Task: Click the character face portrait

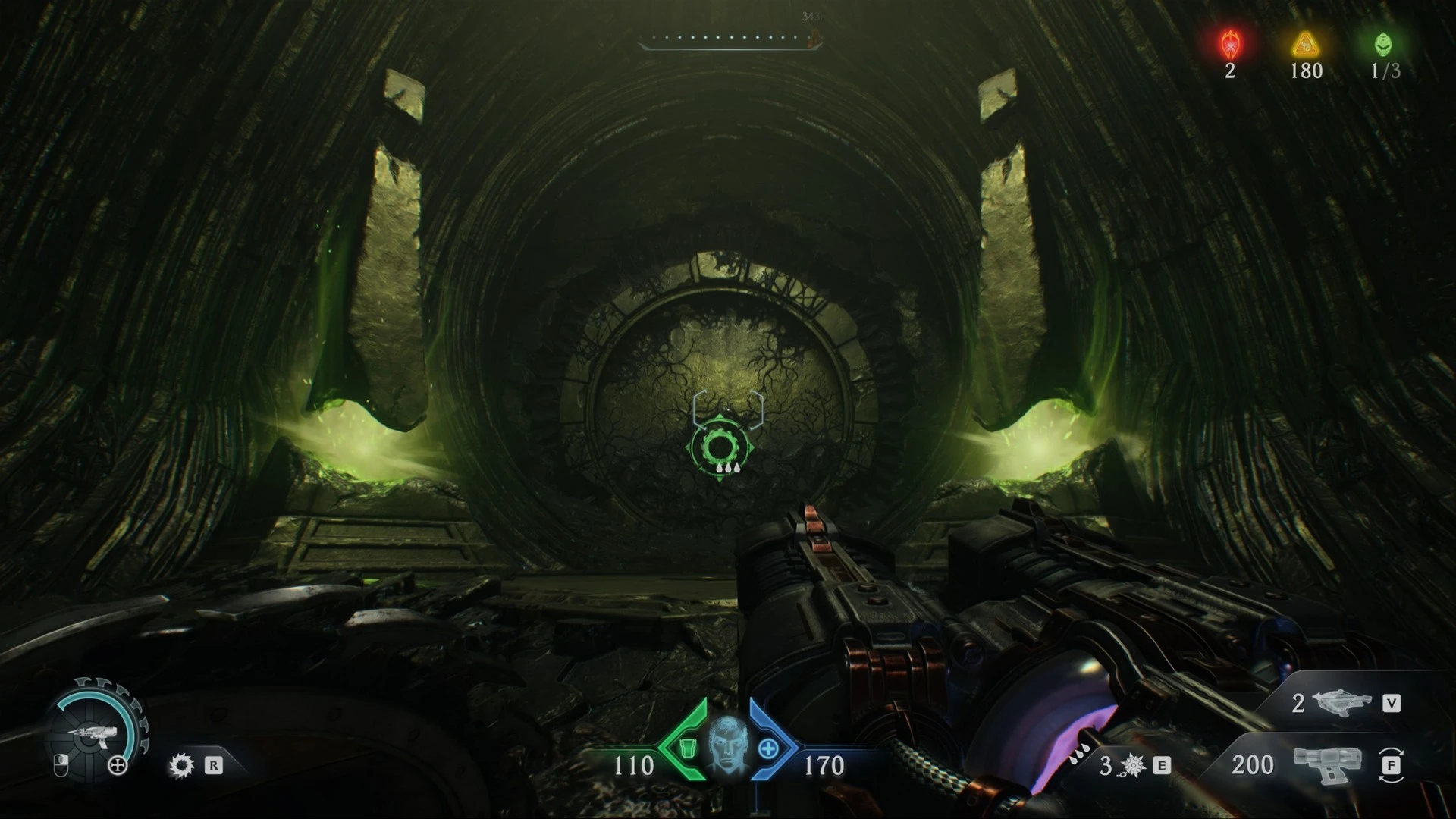Action: [728, 746]
